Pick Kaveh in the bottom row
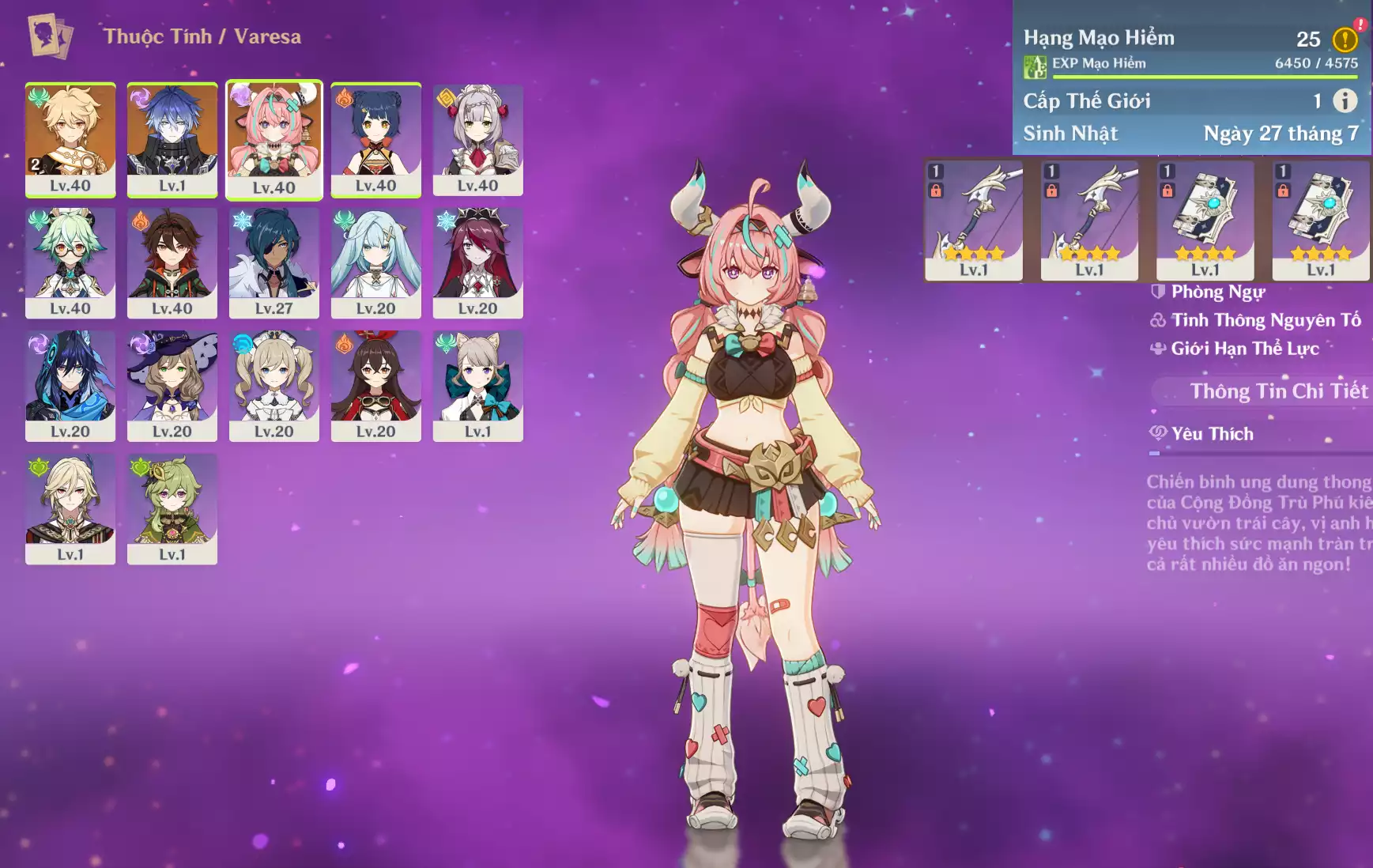The width and height of the screenshot is (1373, 868). (70, 508)
